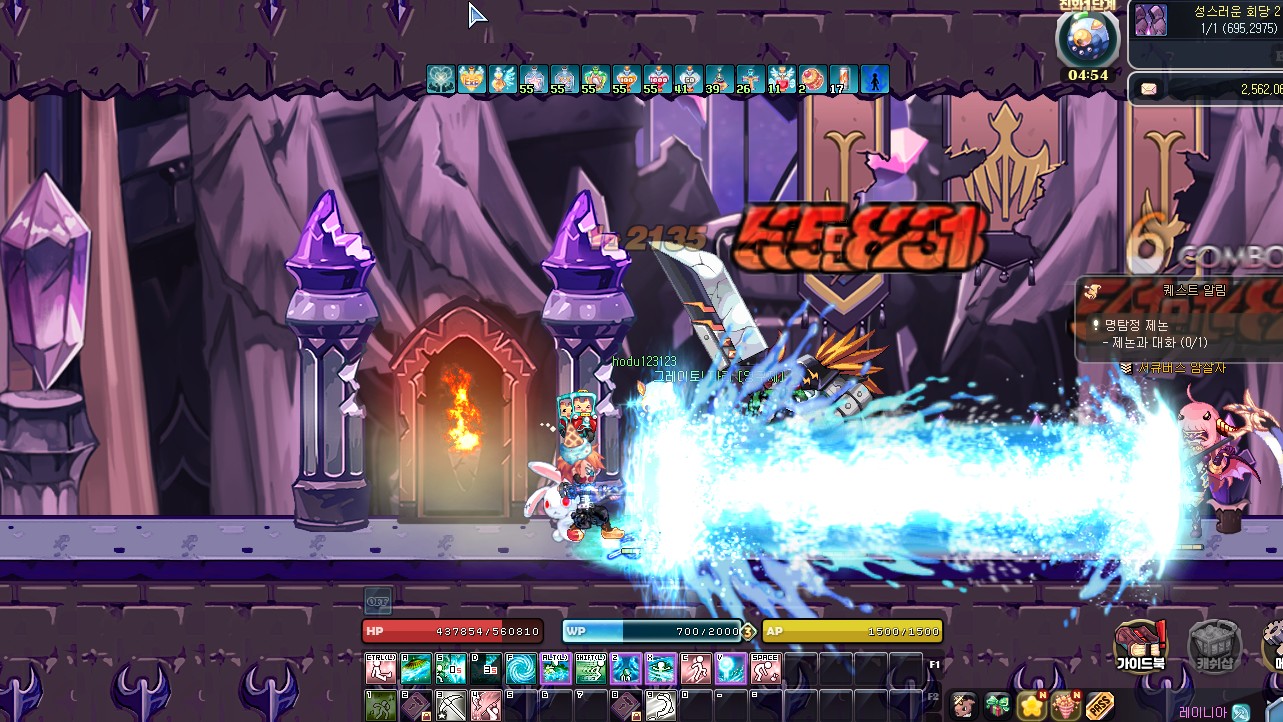Screen dimensions: 1283x722
Task: Click the blue silhouette buff icon
Action: [875, 80]
